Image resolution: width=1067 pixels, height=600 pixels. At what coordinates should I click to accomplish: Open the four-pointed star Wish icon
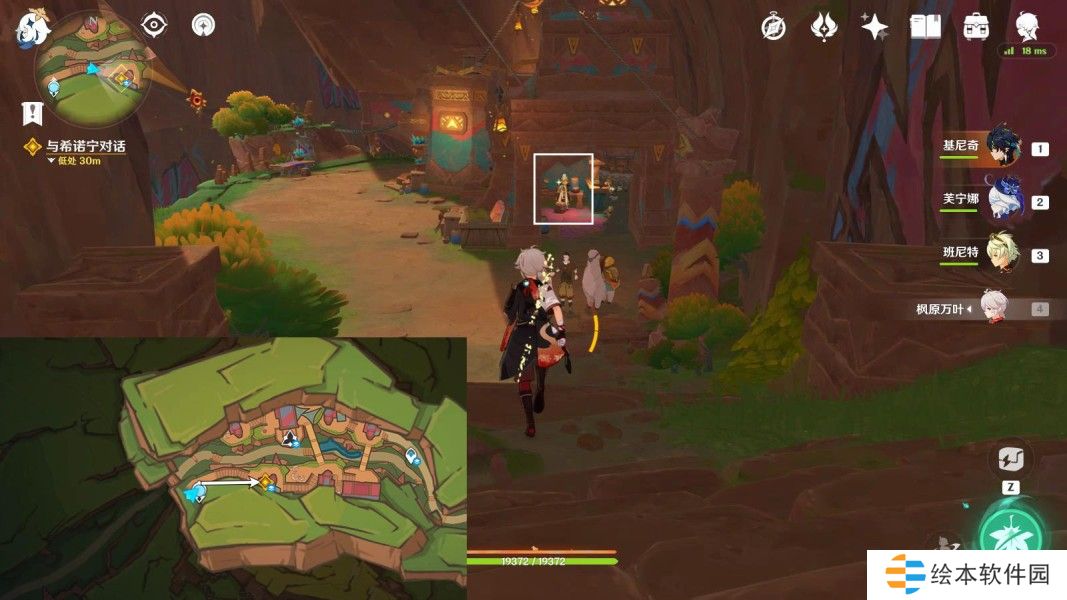[875, 27]
